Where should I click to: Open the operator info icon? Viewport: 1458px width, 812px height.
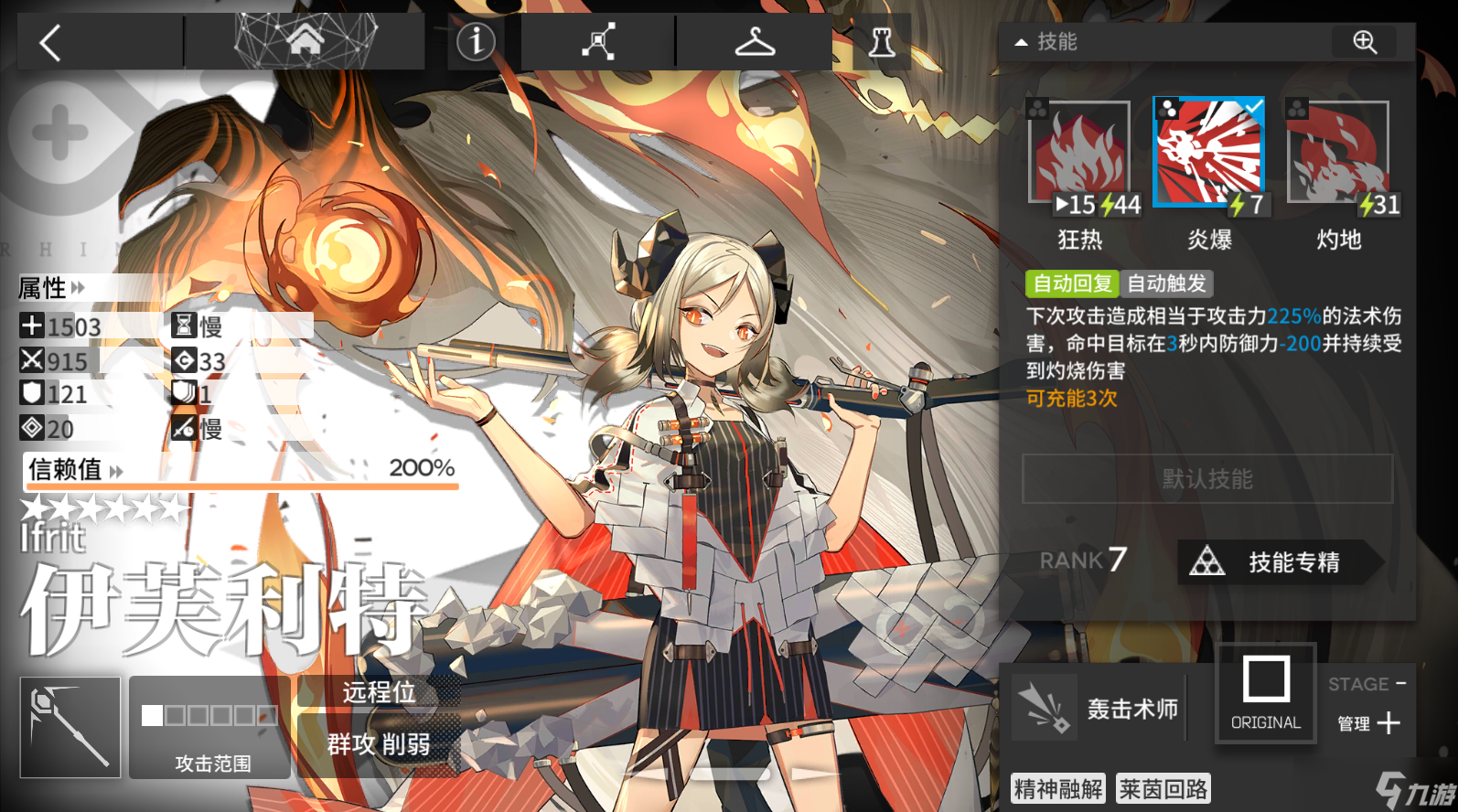coord(476,41)
